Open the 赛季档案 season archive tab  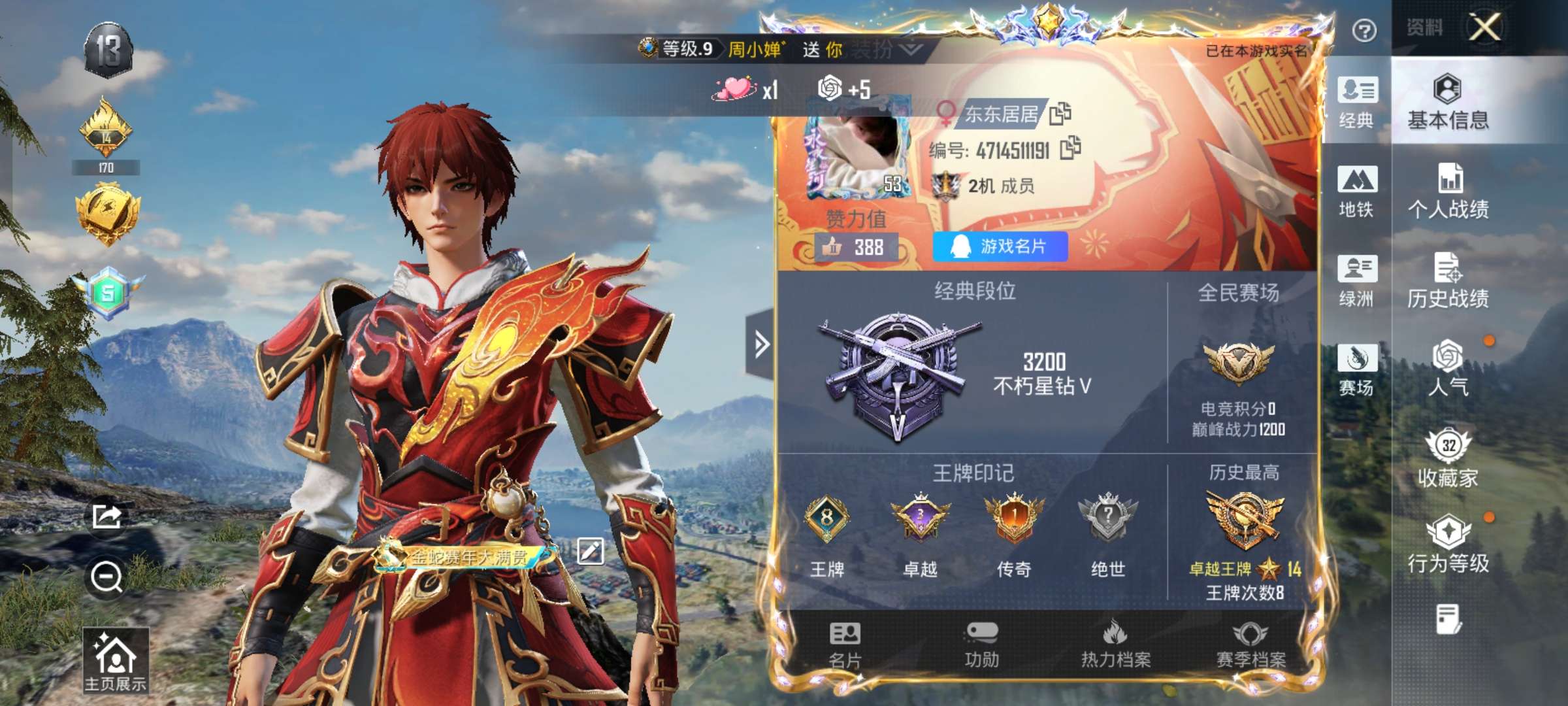[1250, 645]
